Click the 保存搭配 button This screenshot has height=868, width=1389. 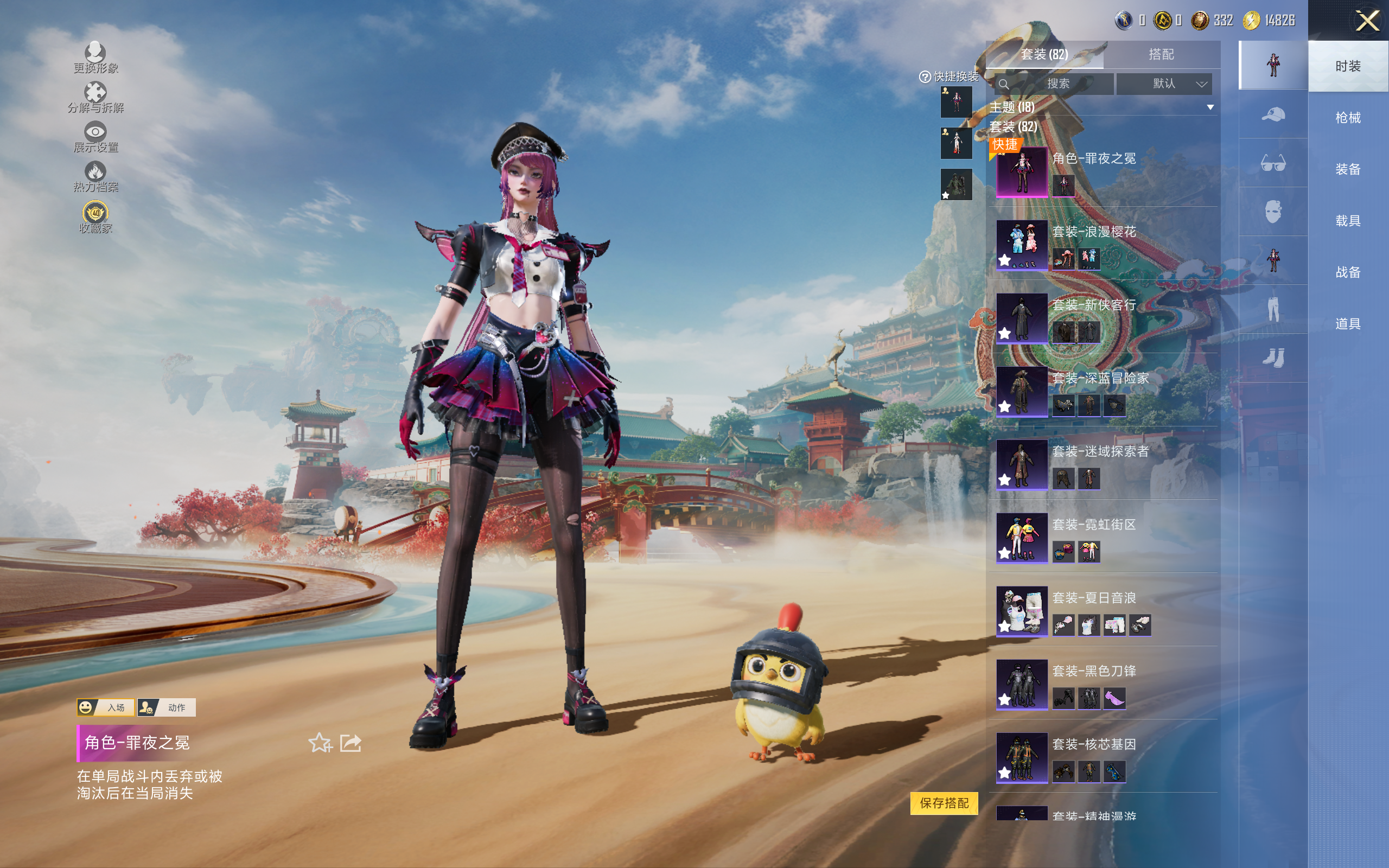point(944,802)
